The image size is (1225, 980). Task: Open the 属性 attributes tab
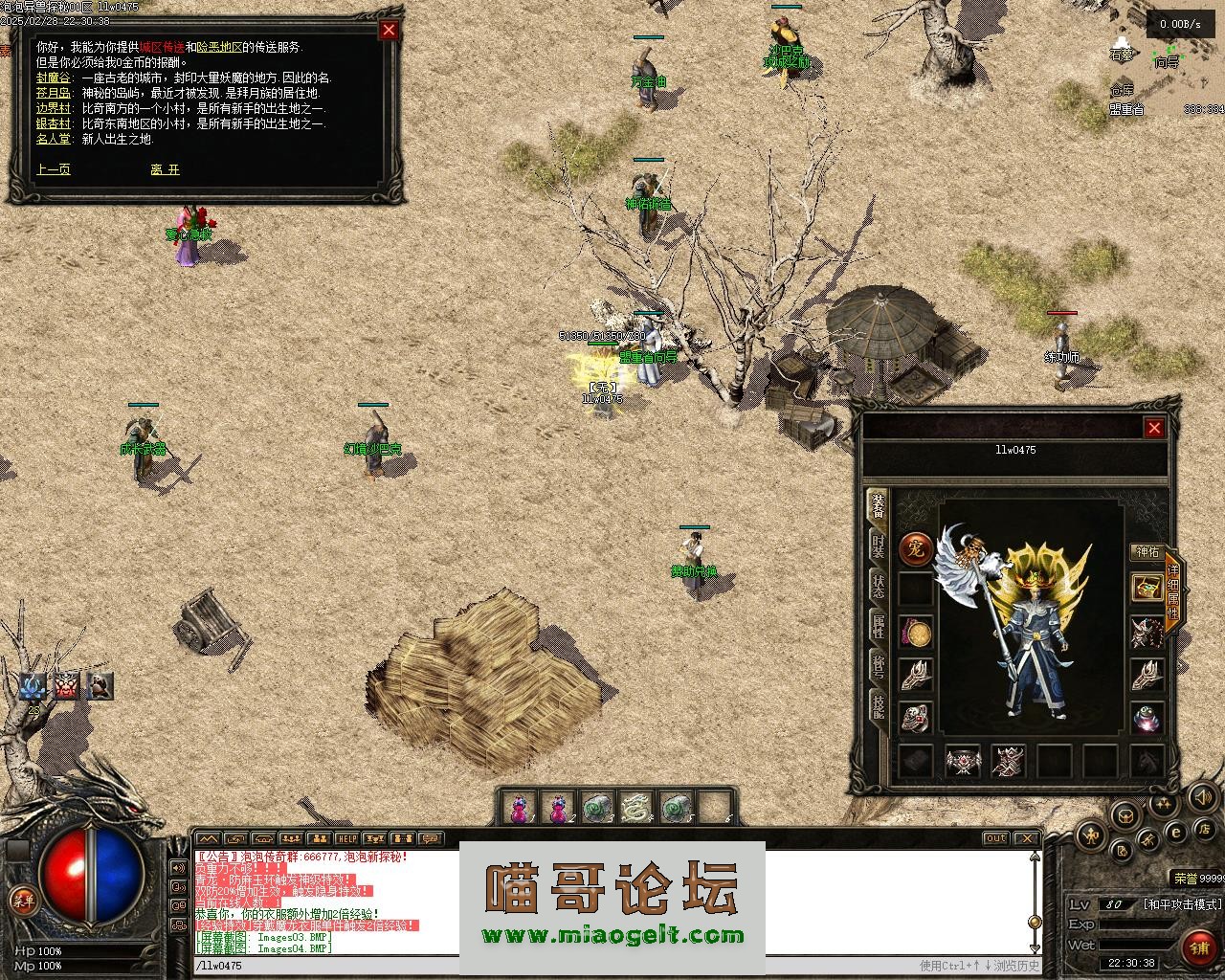[878, 627]
